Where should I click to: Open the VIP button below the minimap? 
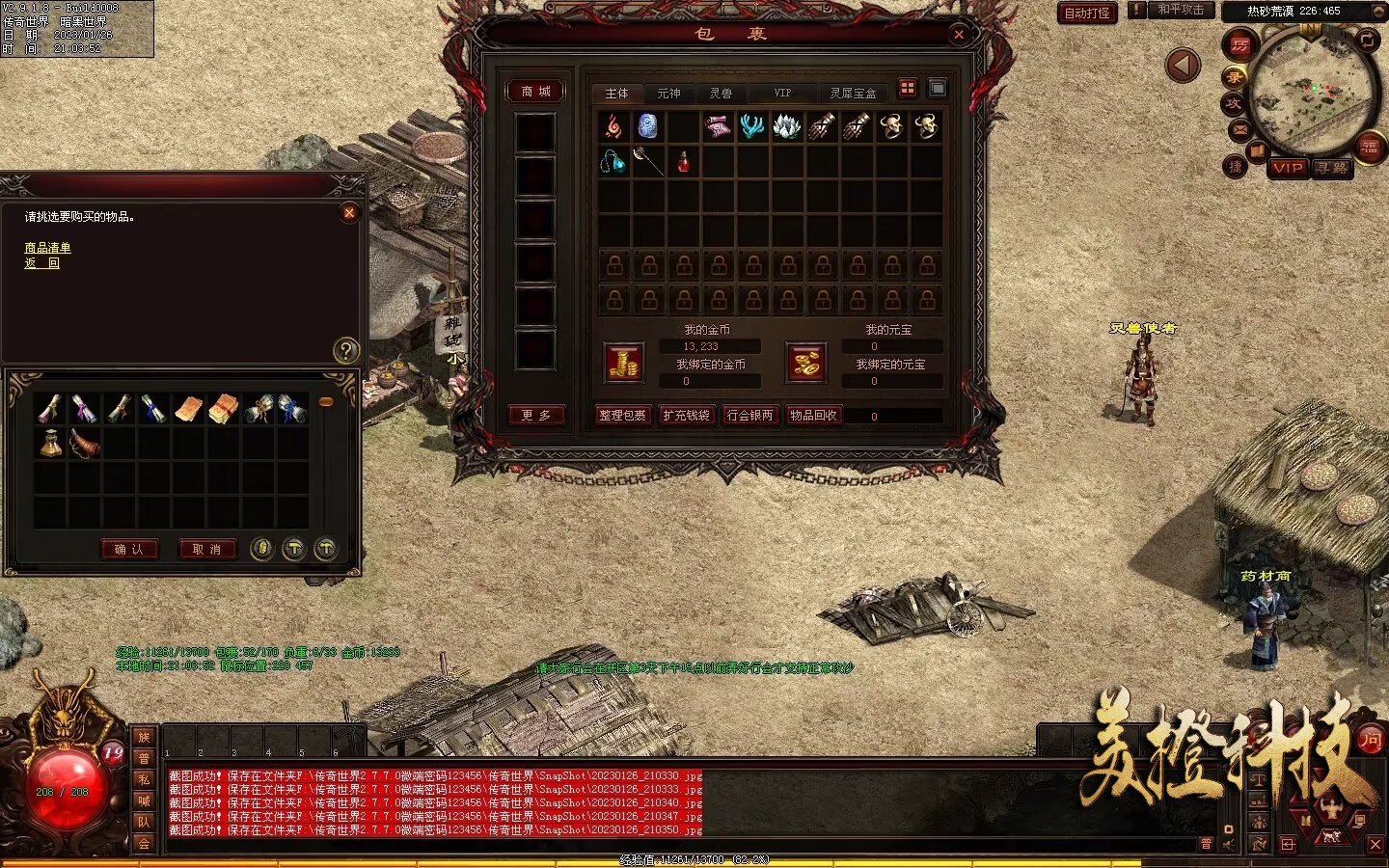click(x=1287, y=168)
